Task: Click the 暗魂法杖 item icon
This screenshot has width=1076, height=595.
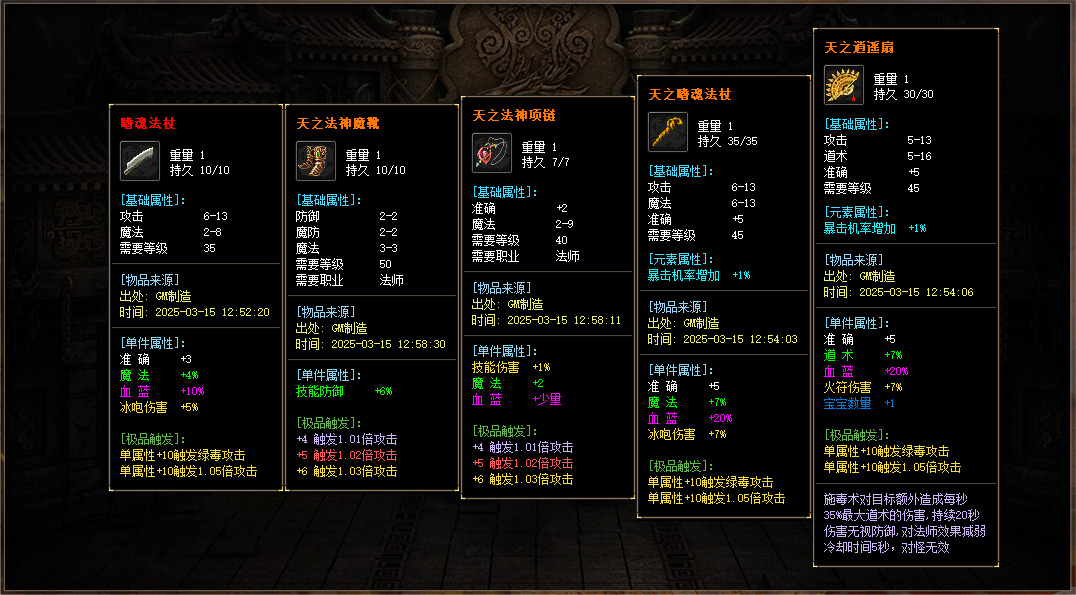Action: pos(139,161)
